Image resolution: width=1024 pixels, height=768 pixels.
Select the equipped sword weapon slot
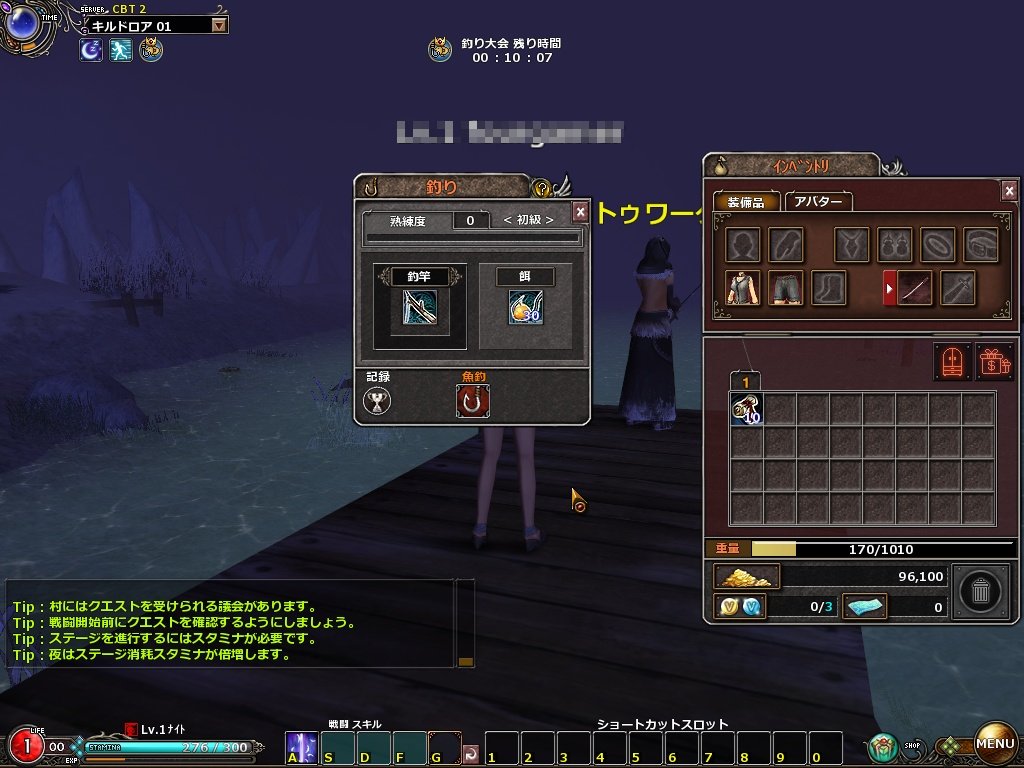(x=915, y=288)
